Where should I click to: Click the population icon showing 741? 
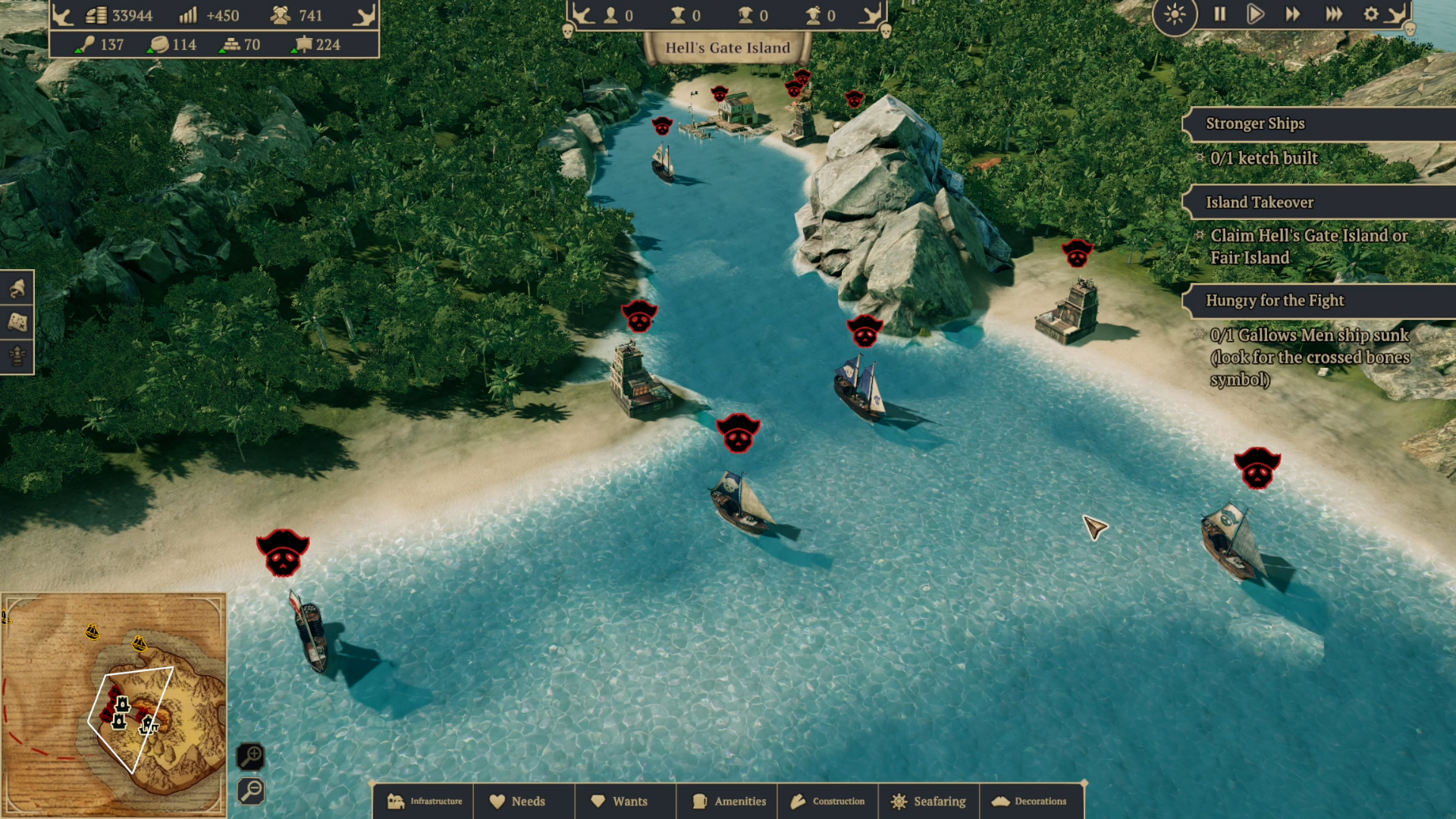(x=279, y=14)
